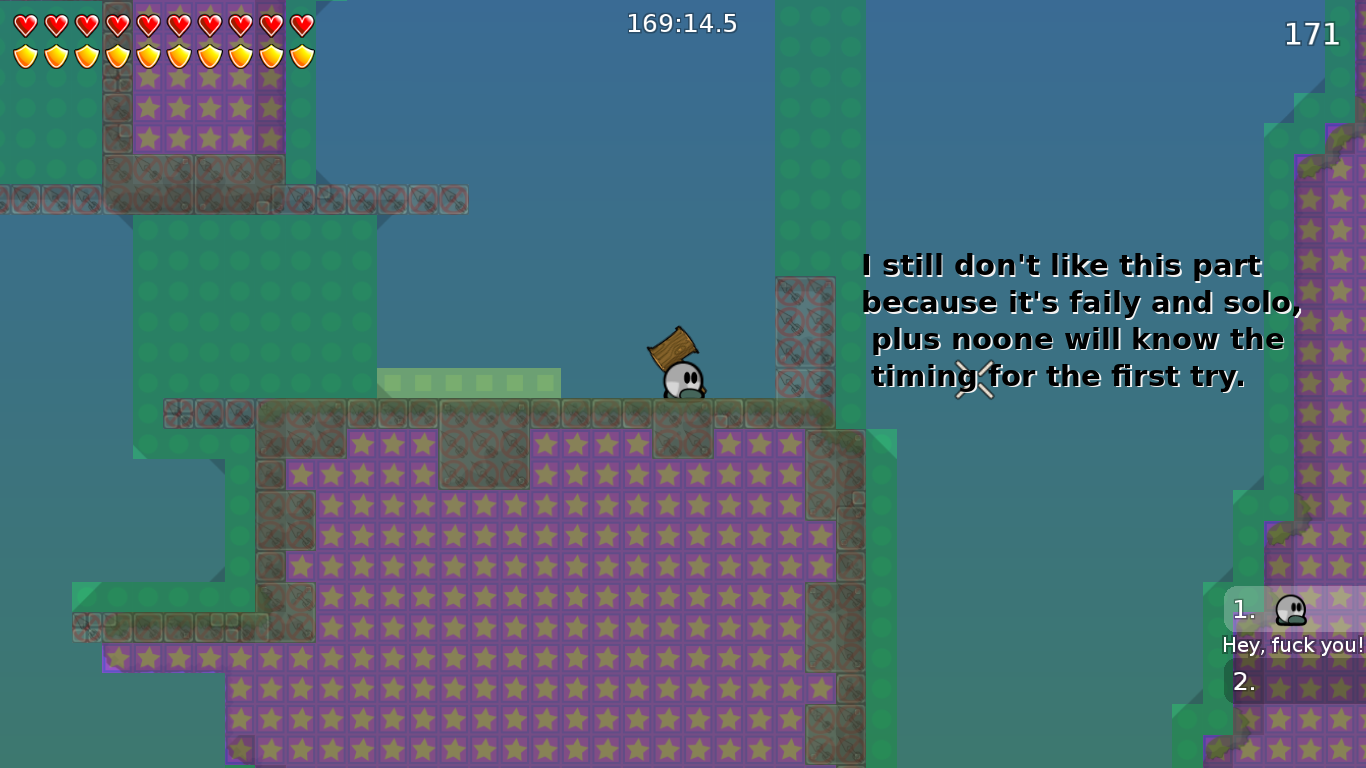Click the score counter showing 171
Image resolution: width=1366 pixels, height=768 pixels.
[1310, 35]
